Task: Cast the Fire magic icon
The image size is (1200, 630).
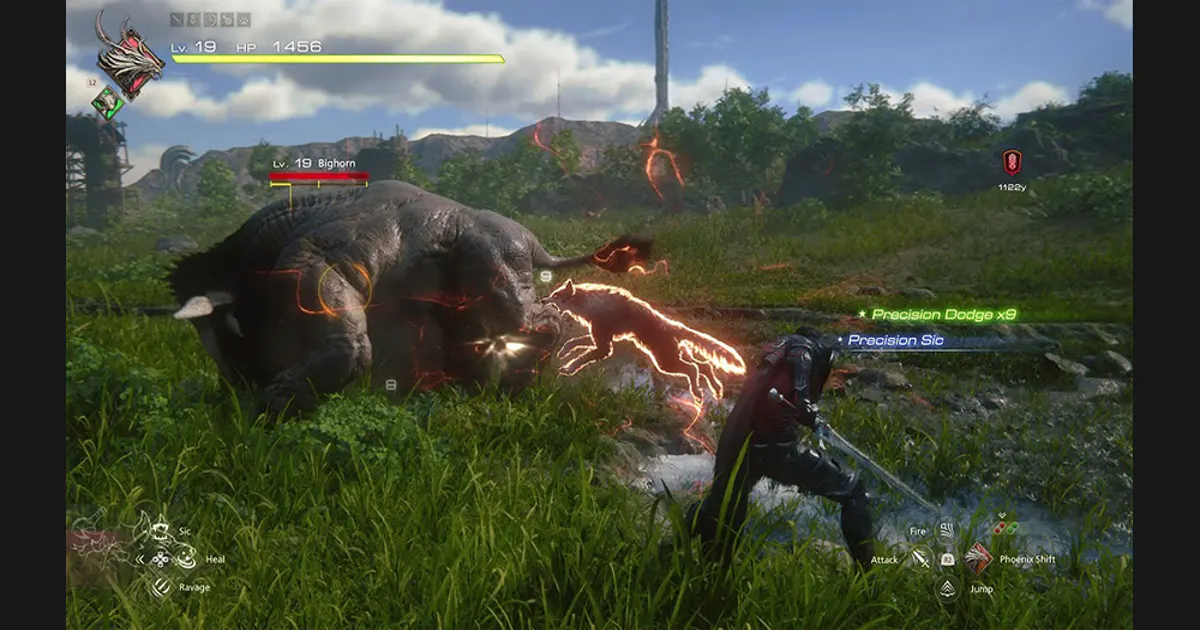Action: pos(946,531)
